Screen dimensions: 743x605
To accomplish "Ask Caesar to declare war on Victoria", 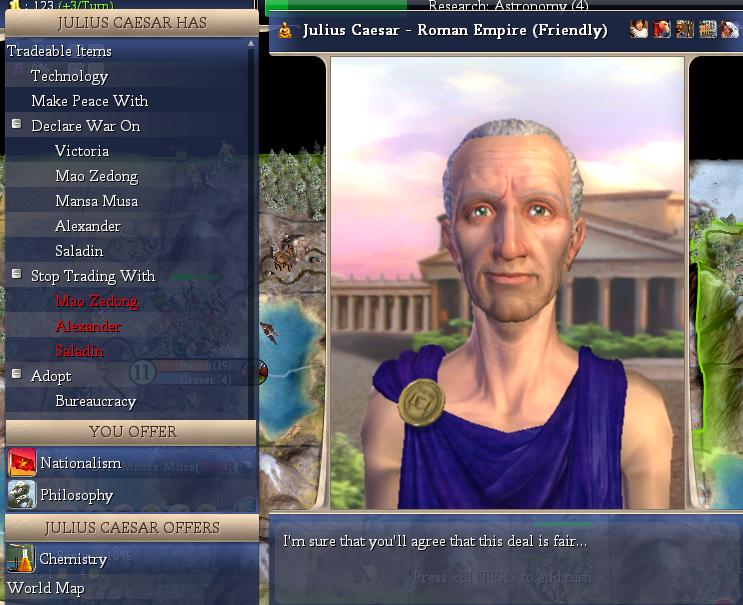I will click(82, 151).
